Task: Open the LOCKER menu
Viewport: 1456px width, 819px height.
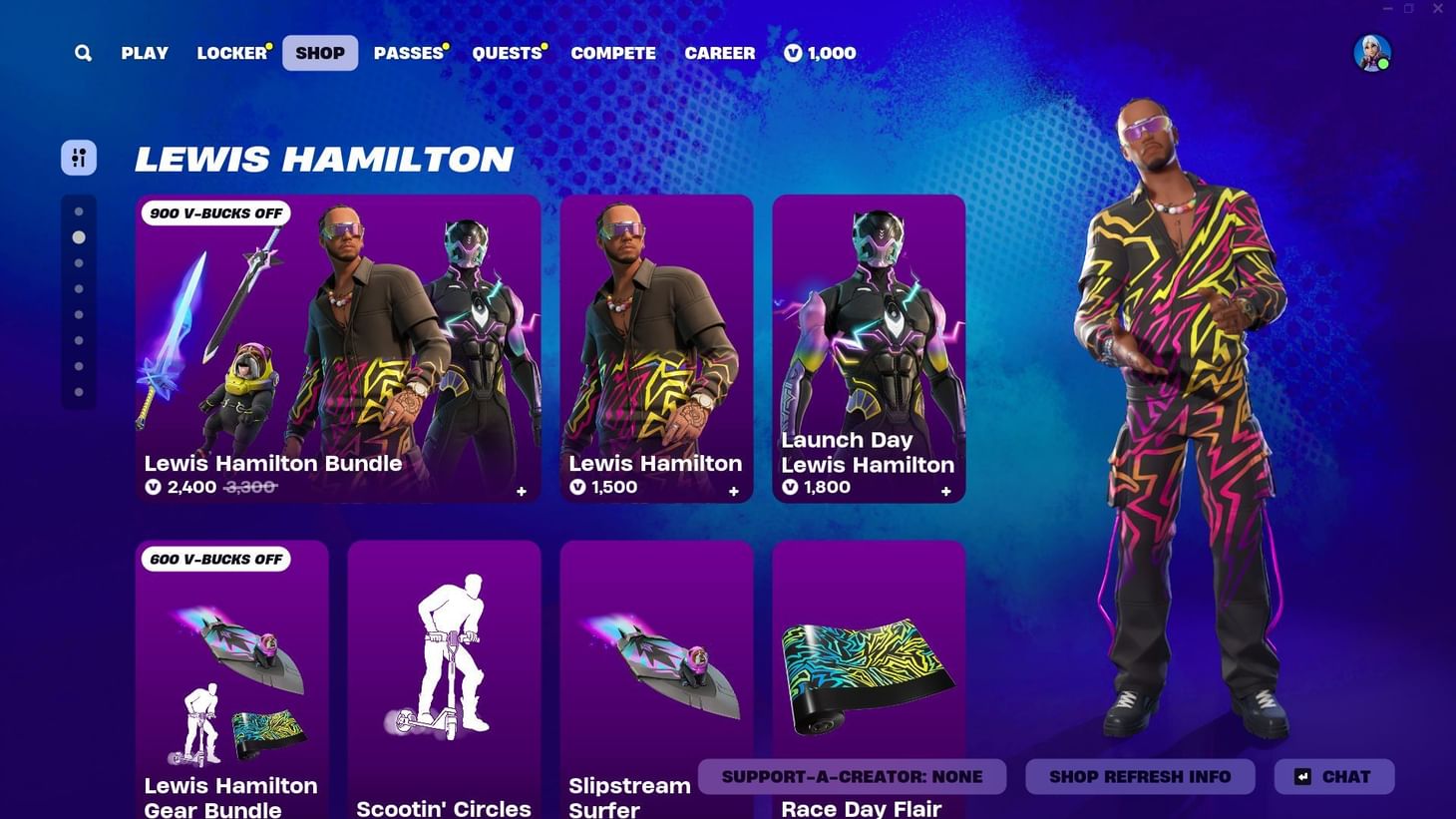Action: pos(230,53)
